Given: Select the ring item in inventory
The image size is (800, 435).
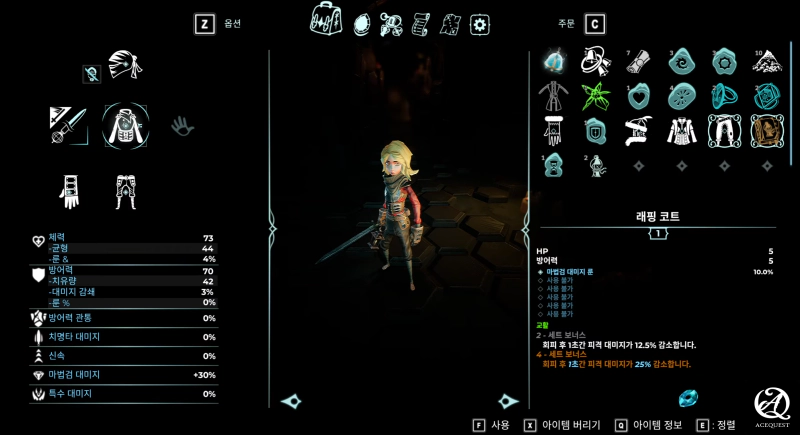Looking at the screenshot, I should click(724, 97).
